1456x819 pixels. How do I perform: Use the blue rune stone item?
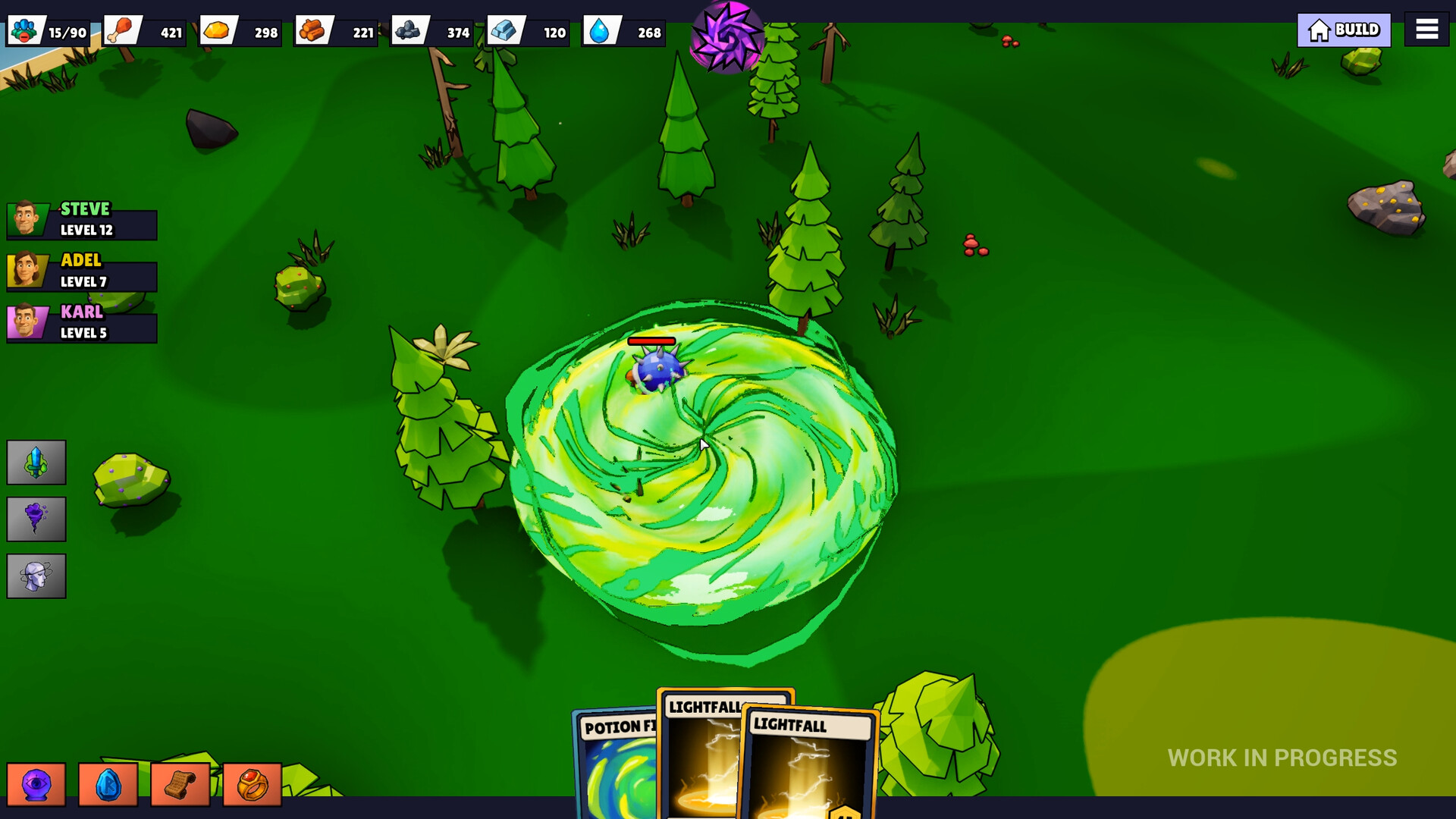coord(108,783)
